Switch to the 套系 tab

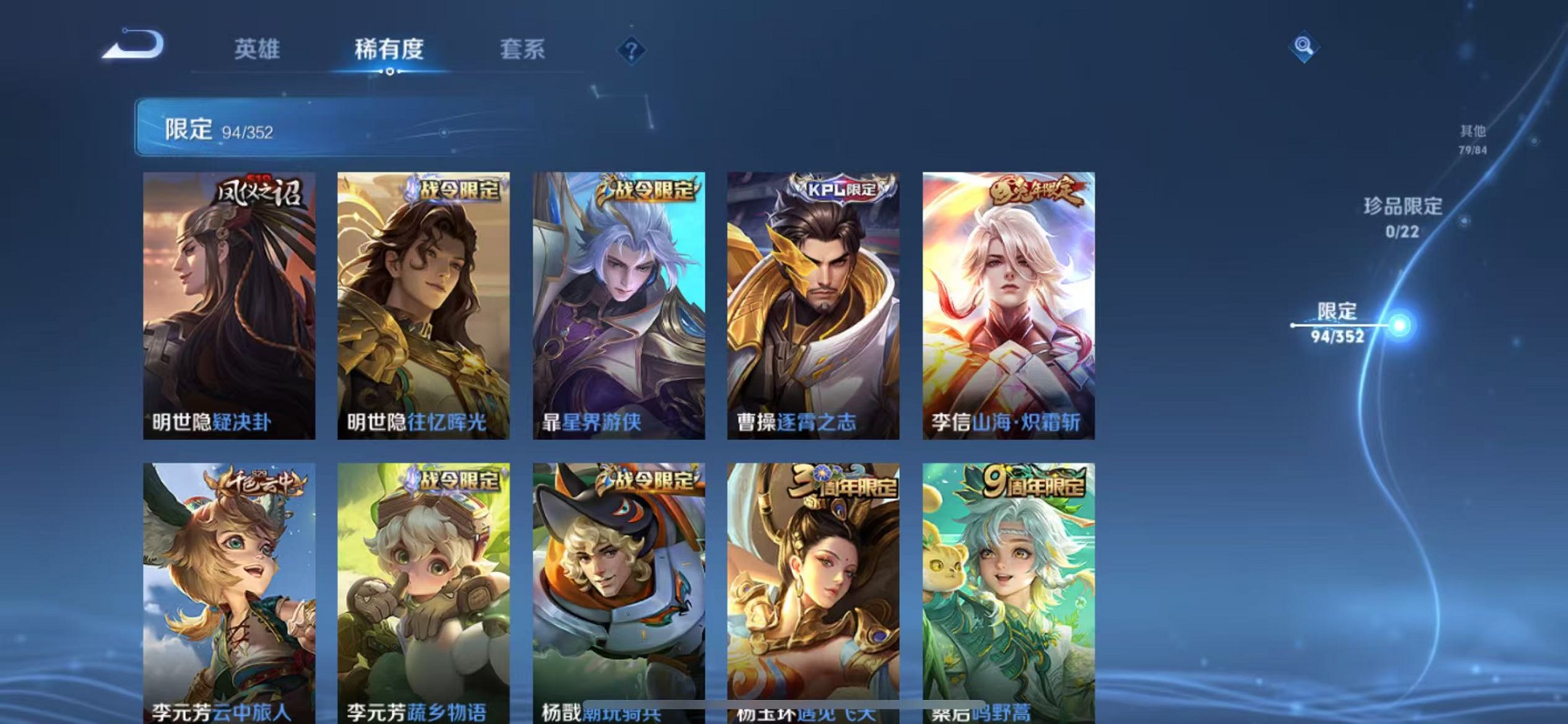[523, 50]
